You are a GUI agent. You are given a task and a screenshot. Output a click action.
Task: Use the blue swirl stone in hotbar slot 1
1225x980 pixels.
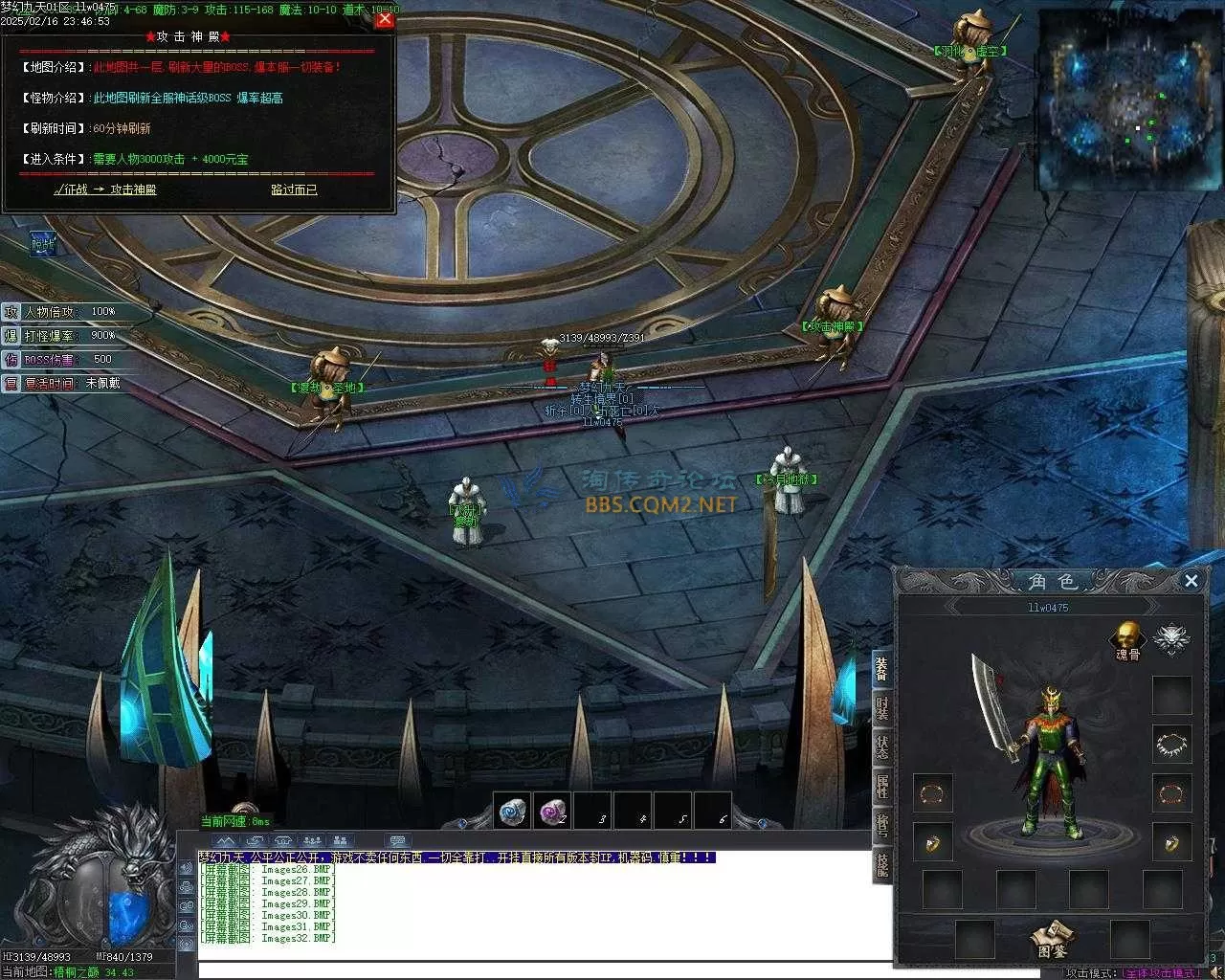coord(512,812)
